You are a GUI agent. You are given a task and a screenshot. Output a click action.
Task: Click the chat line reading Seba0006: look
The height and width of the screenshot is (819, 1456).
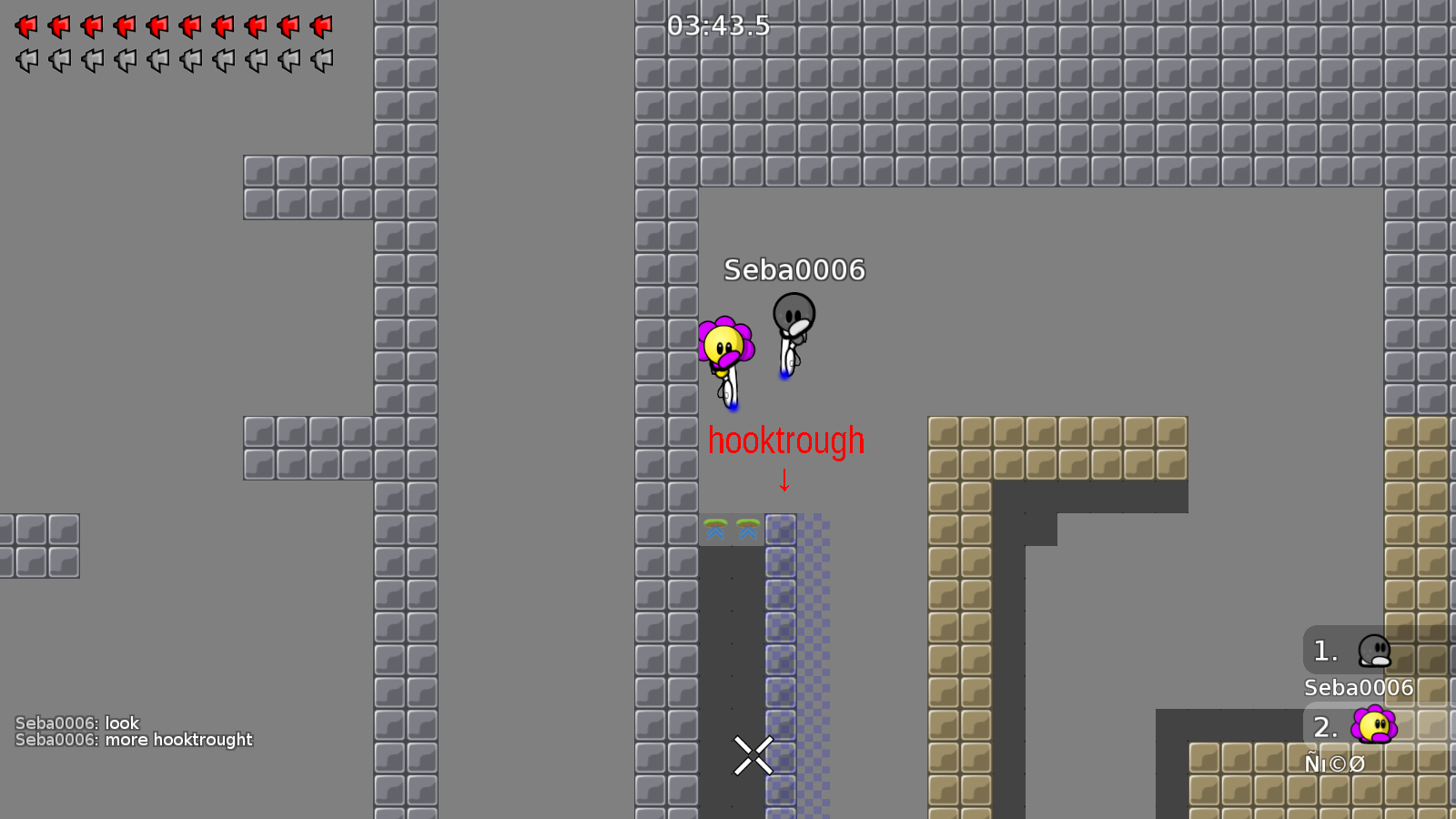coord(77,723)
